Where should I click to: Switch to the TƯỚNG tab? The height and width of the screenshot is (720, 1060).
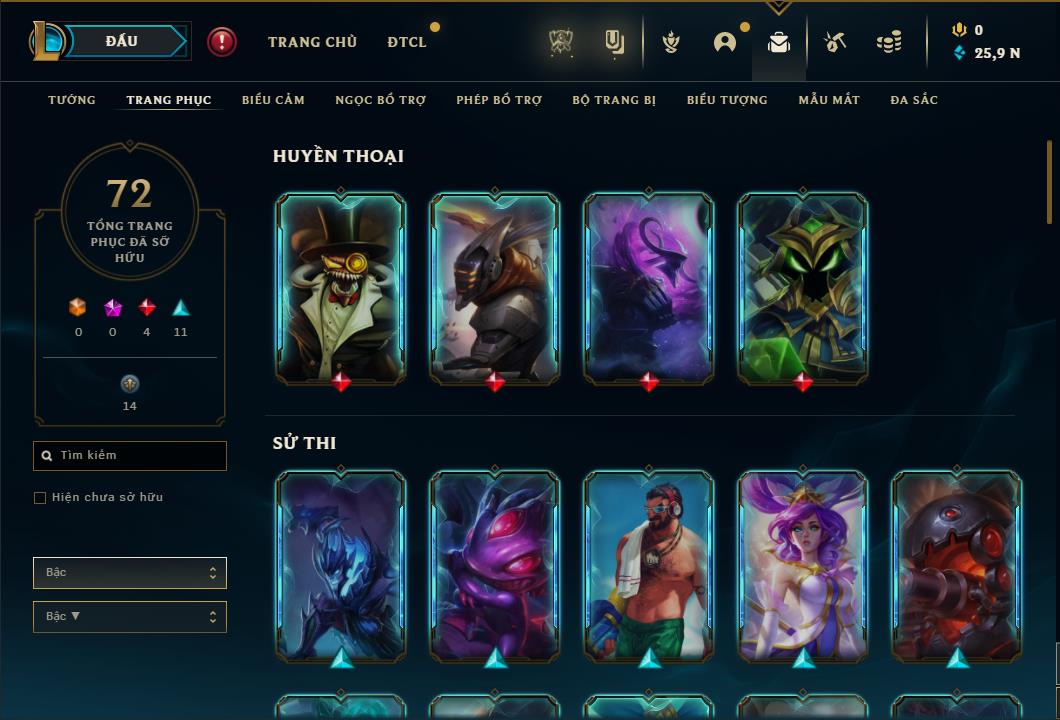tap(72, 100)
